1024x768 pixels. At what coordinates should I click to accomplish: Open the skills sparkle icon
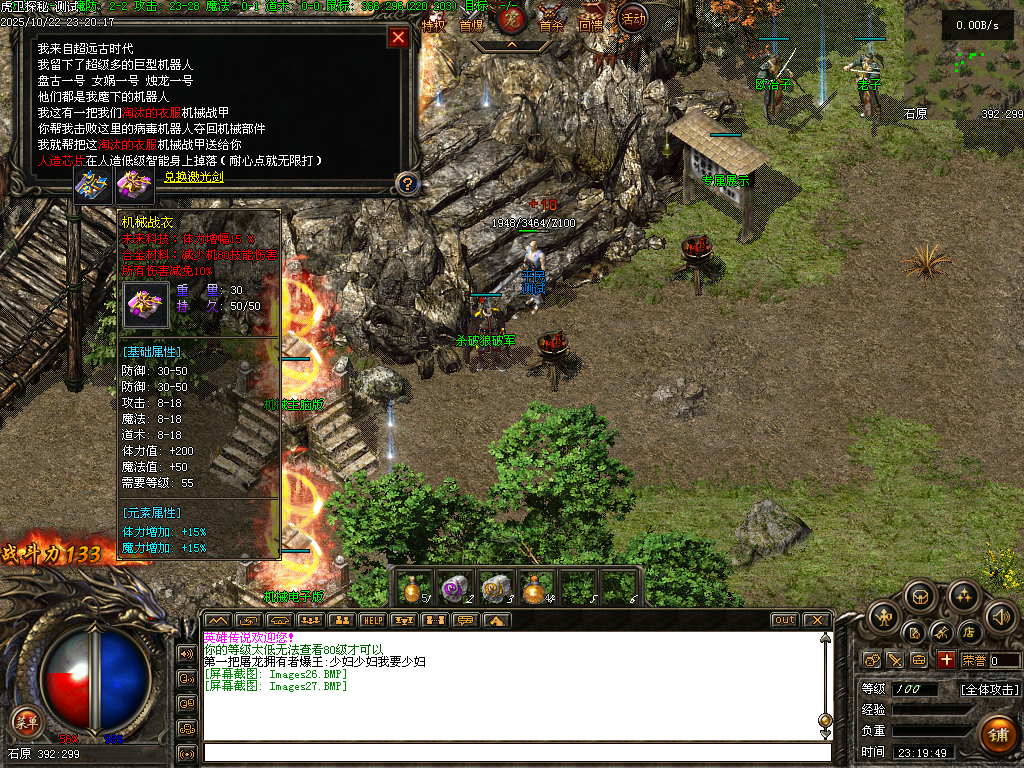[963, 596]
